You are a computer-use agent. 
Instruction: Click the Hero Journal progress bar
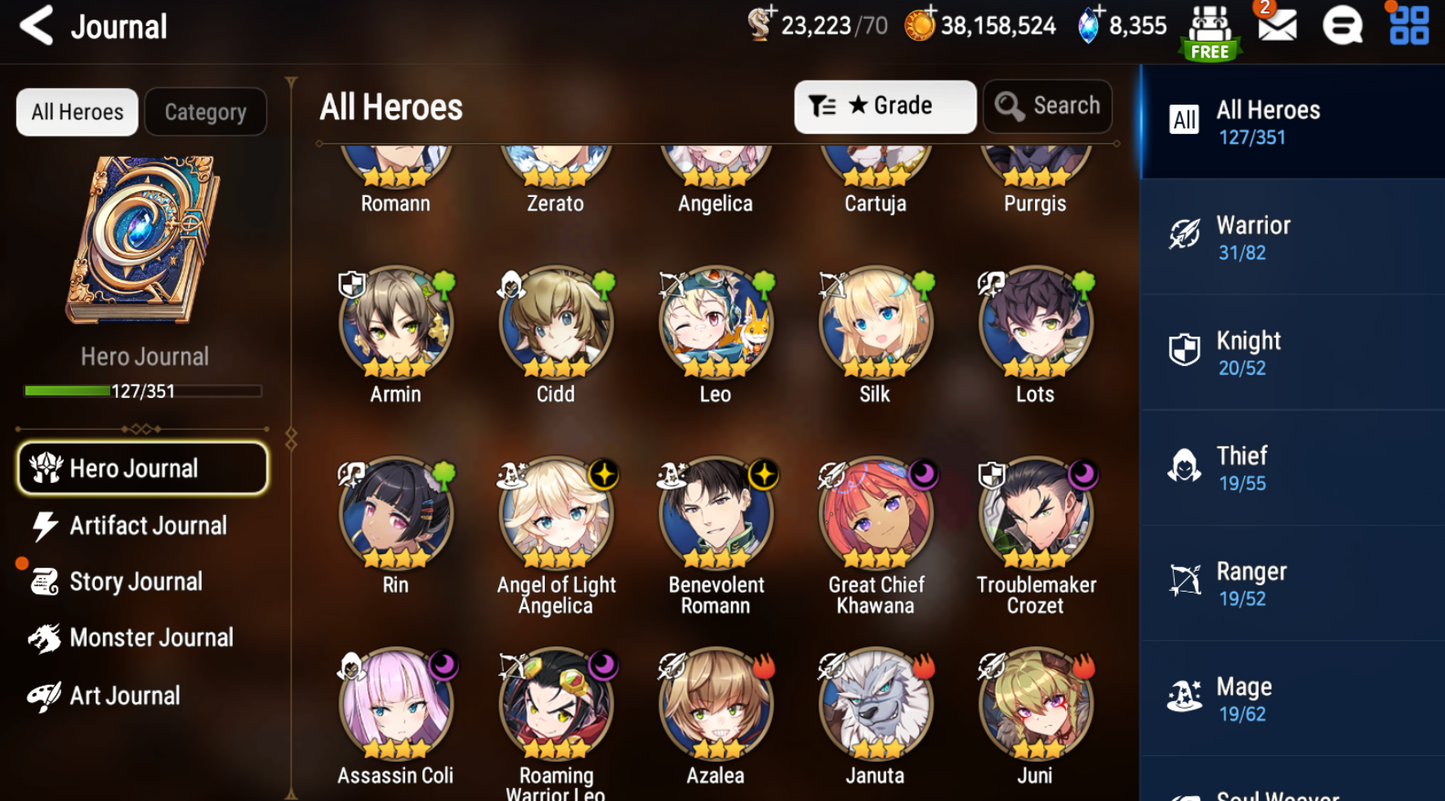click(x=143, y=391)
